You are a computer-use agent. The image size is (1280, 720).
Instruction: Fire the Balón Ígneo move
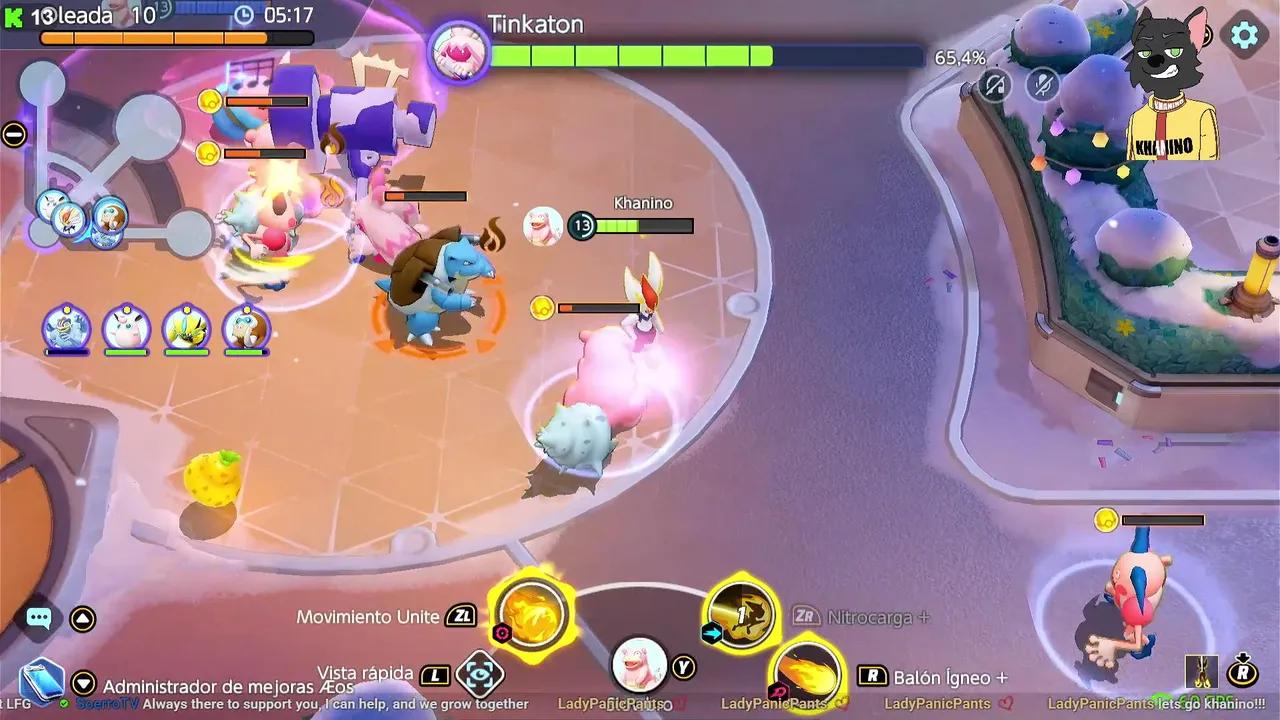coord(806,672)
